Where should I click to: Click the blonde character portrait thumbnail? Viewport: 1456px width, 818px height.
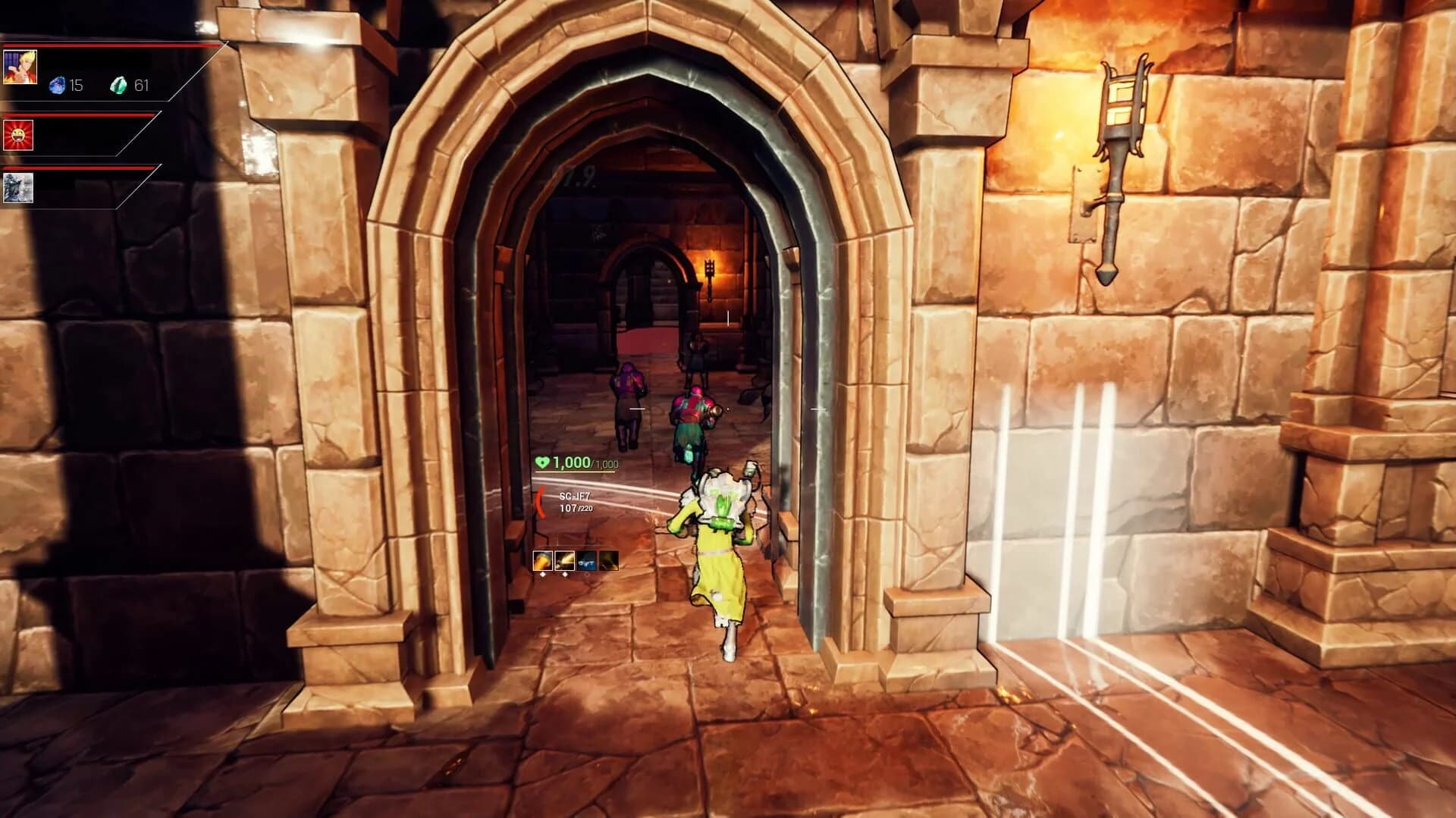(20, 67)
